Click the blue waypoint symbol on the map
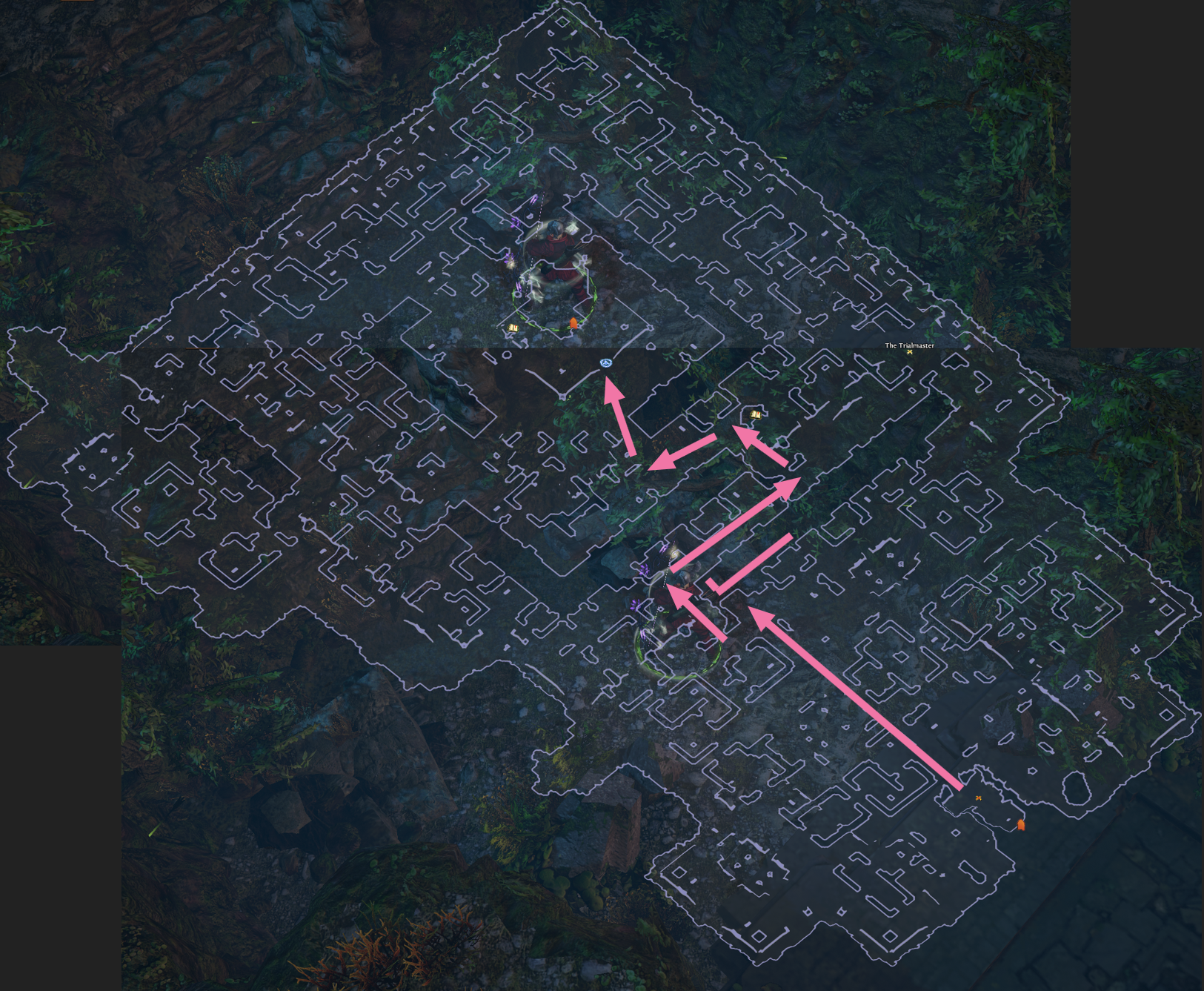1204x991 pixels. [x=605, y=363]
